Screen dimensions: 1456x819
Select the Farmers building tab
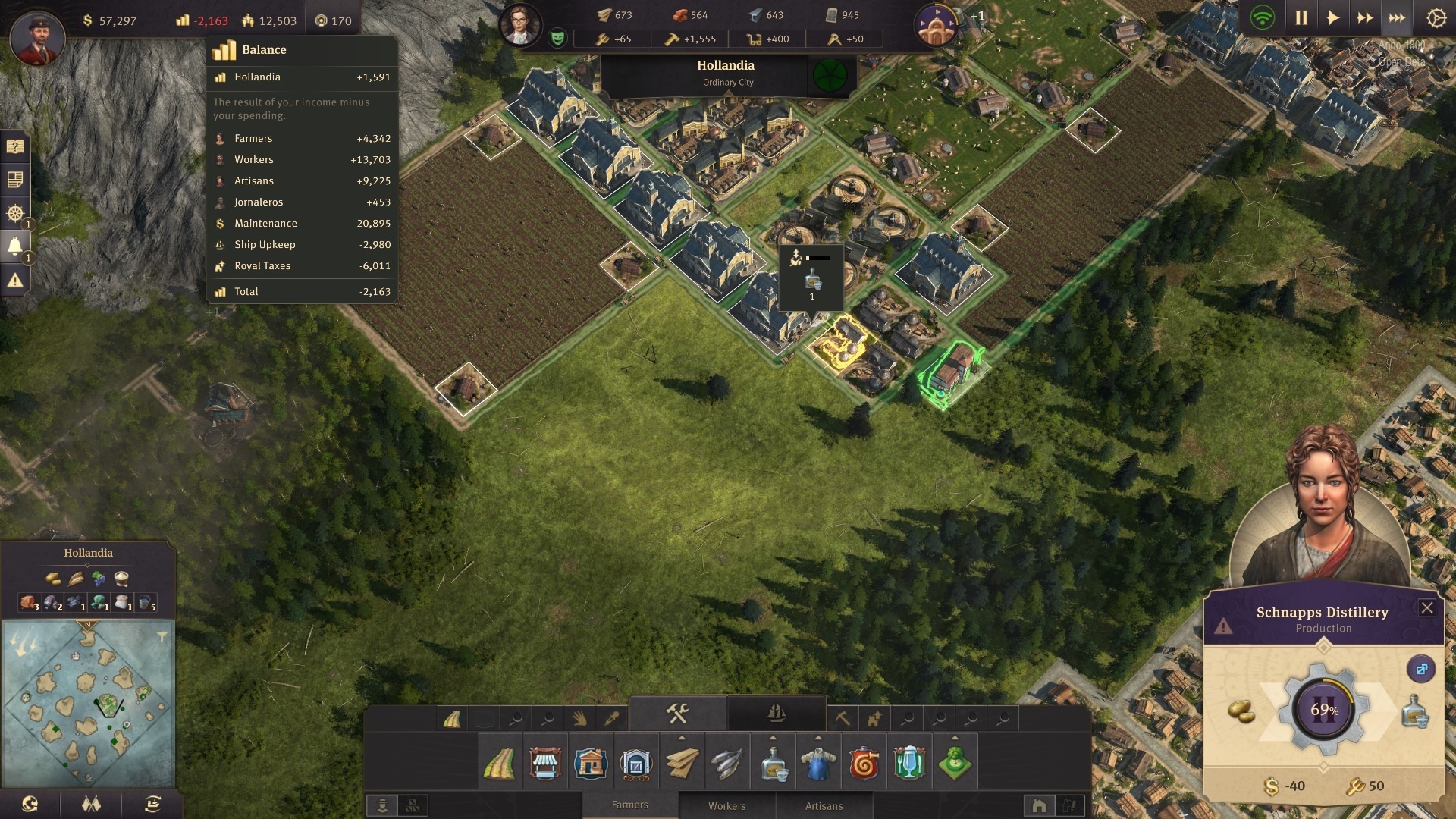click(x=629, y=805)
